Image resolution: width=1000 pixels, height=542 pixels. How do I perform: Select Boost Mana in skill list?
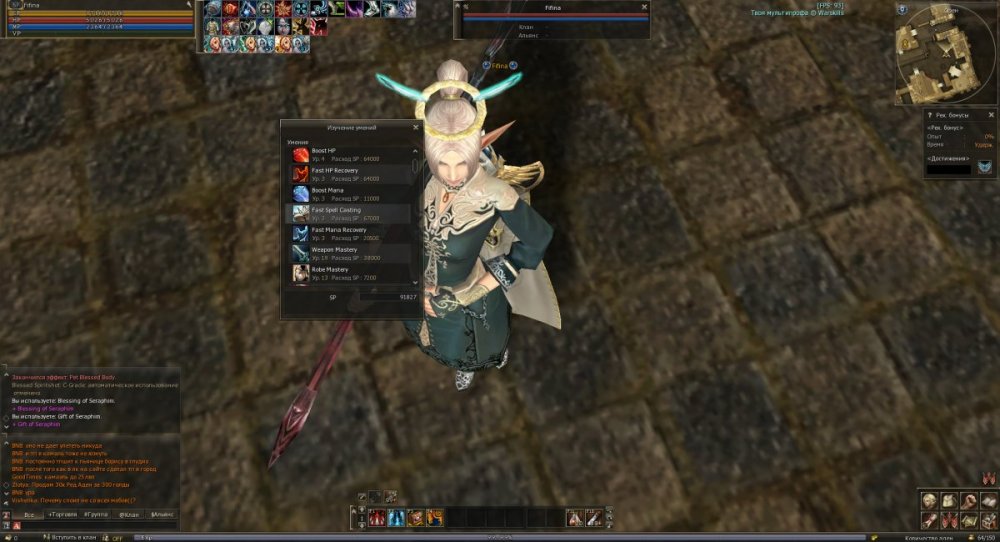pos(350,193)
